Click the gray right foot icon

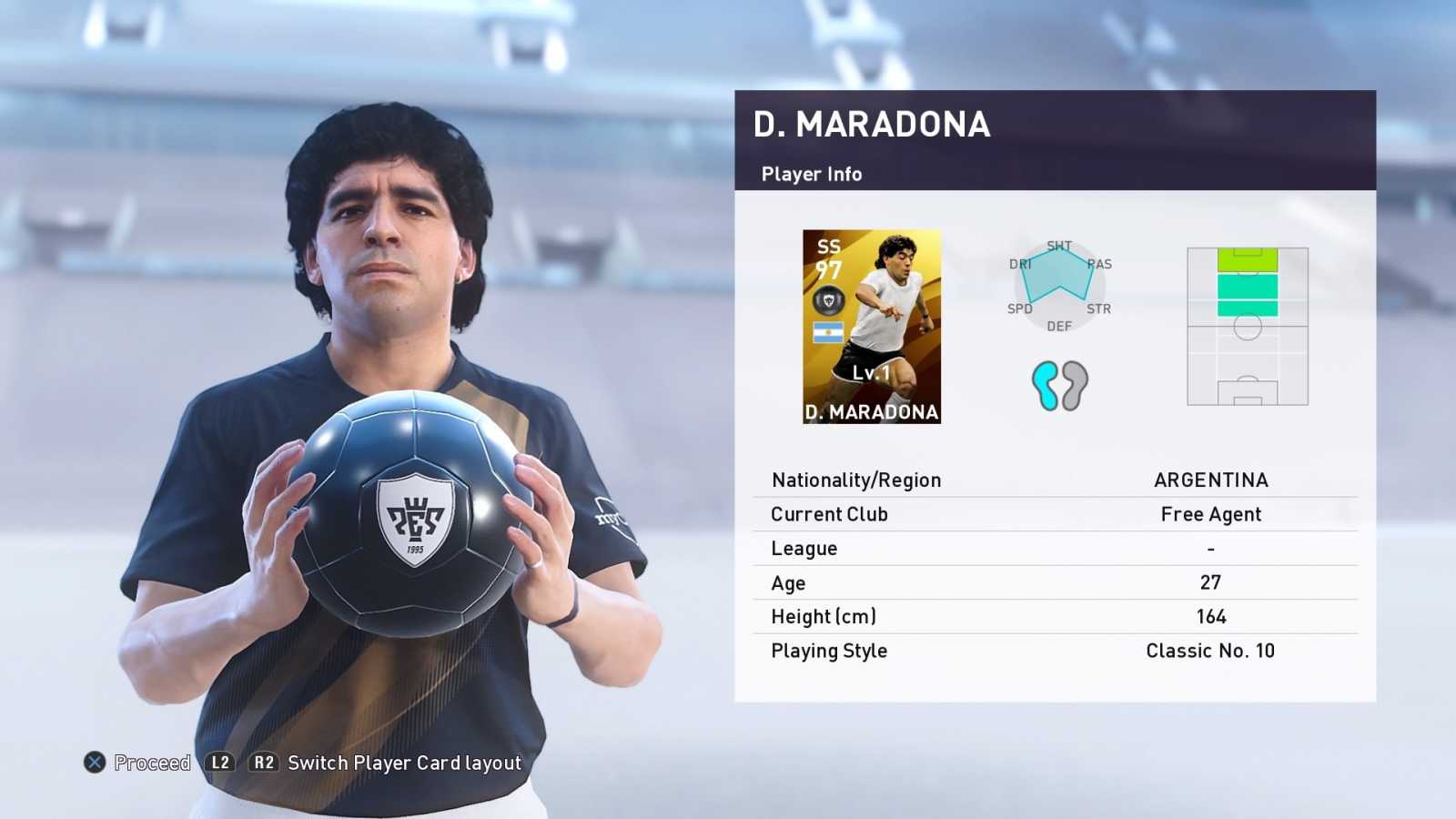tap(1074, 384)
